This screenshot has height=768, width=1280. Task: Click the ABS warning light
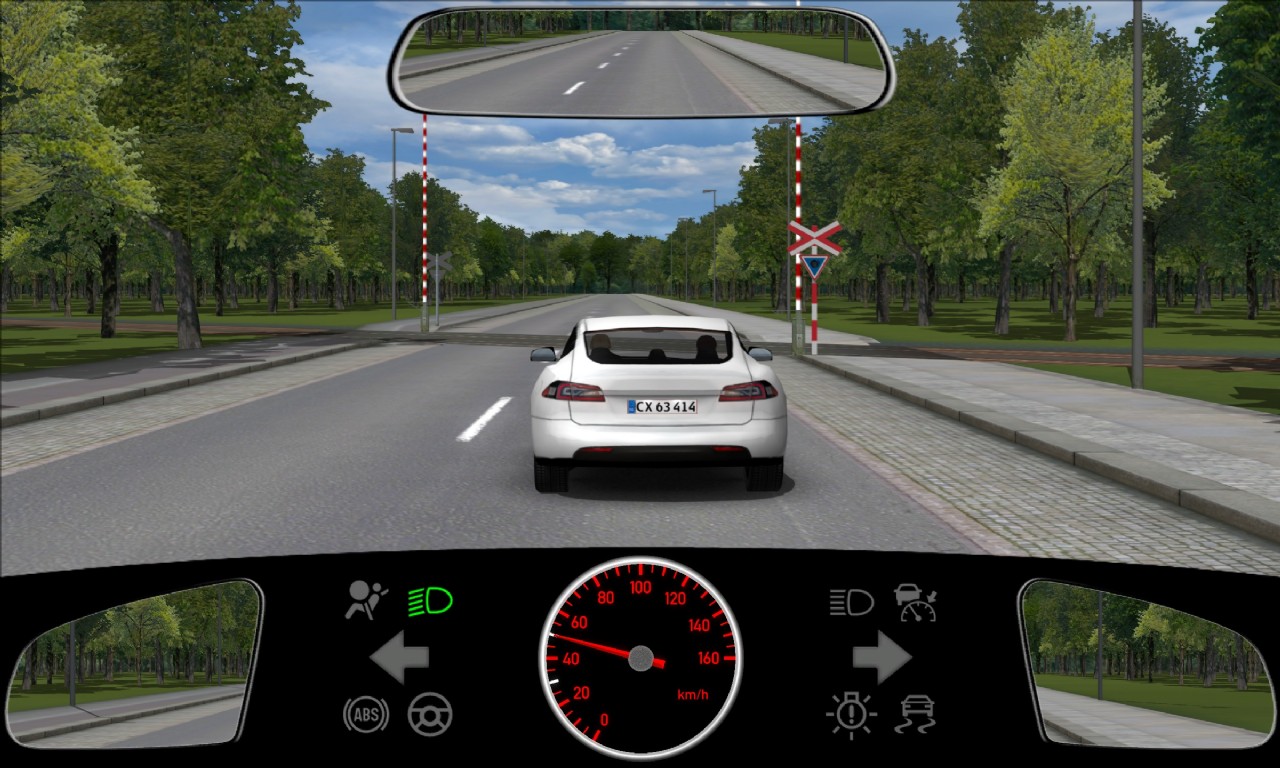pyautogui.click(x=366, y=714)
